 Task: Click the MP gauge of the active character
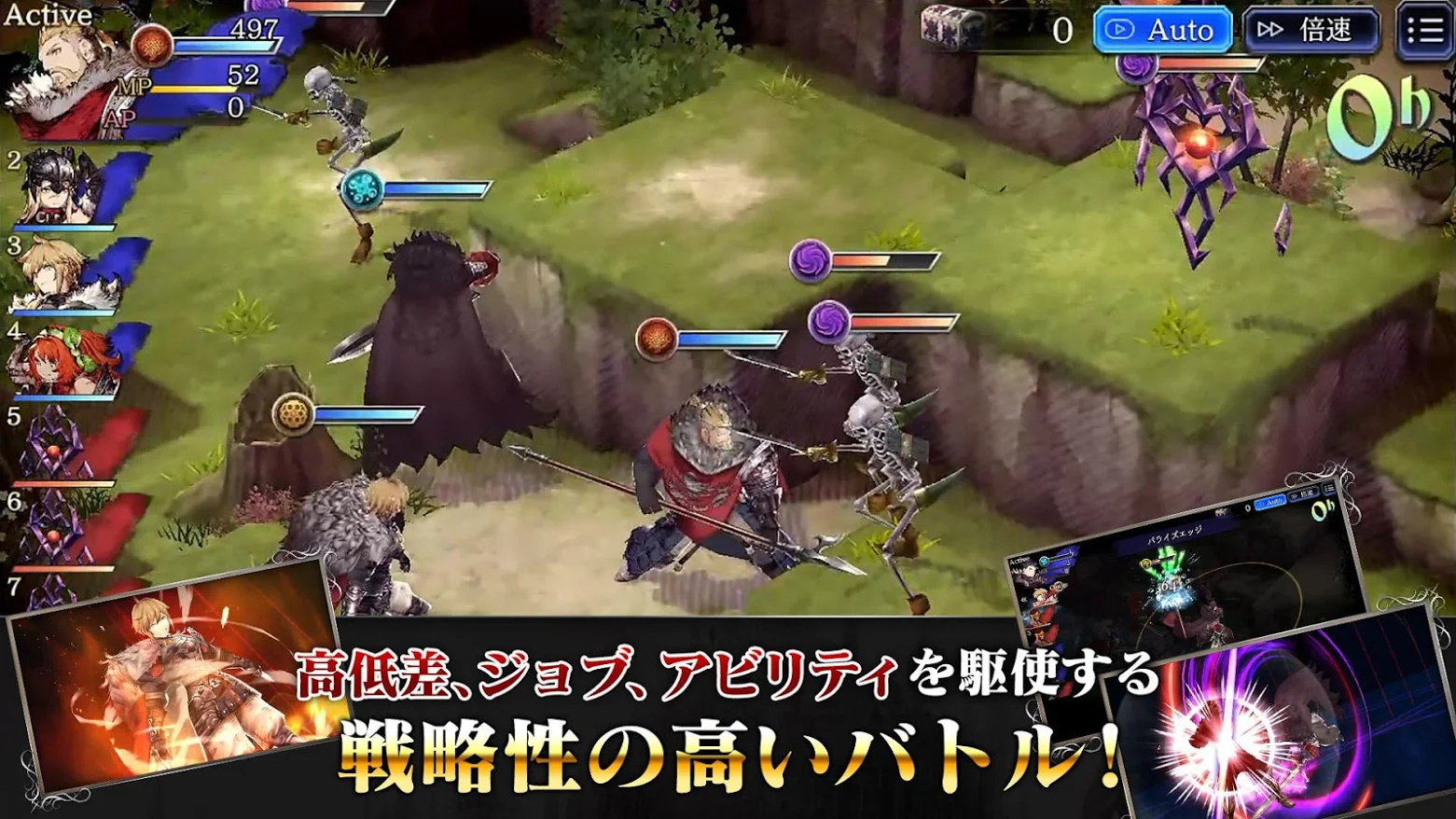pos(196,89)
